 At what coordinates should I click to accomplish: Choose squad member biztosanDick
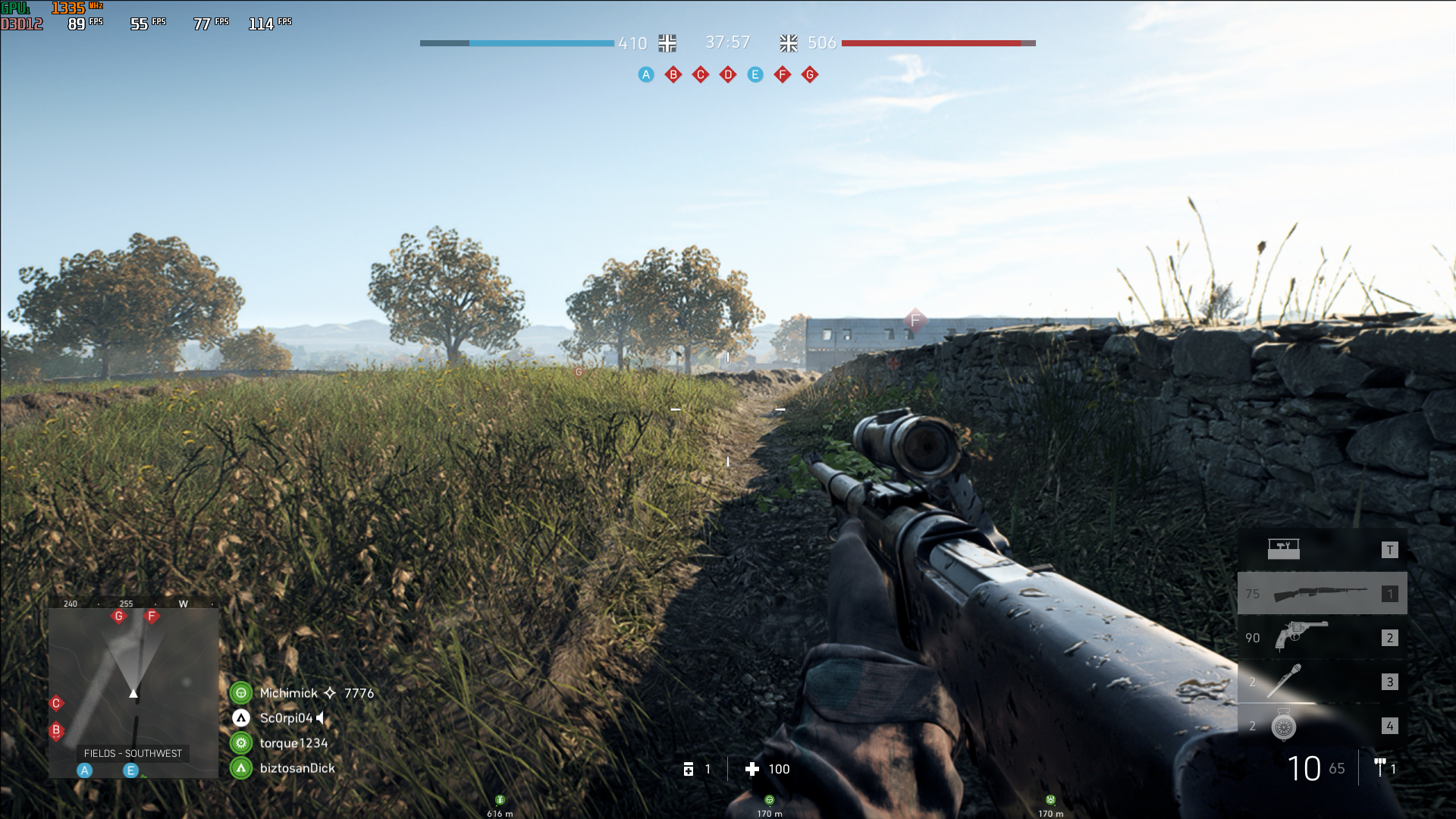point(297,768)
